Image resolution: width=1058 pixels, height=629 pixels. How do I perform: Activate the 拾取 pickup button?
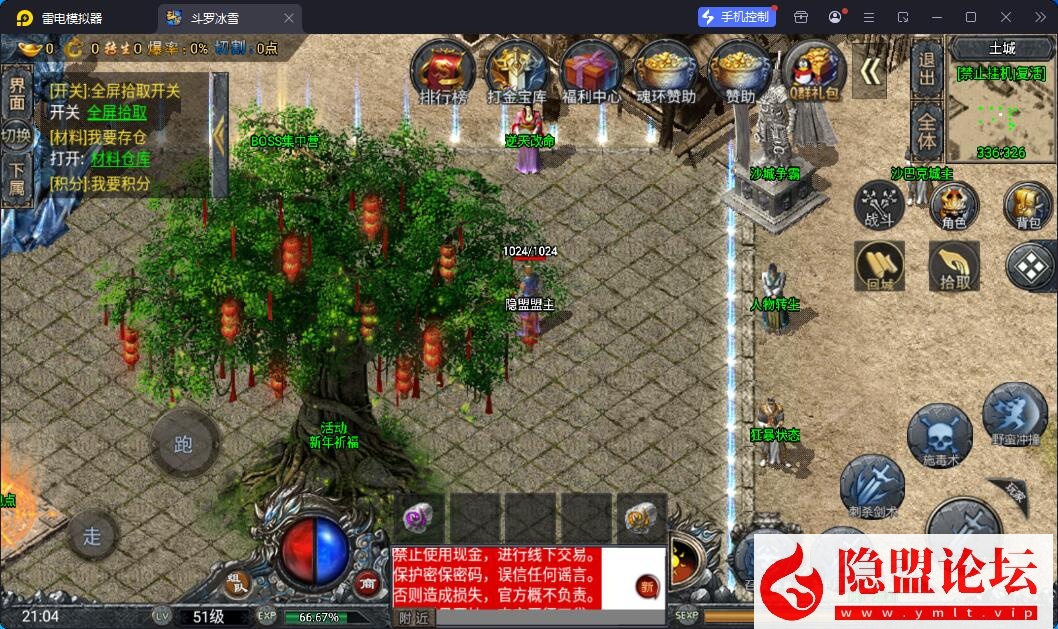[x=954, y=267]
